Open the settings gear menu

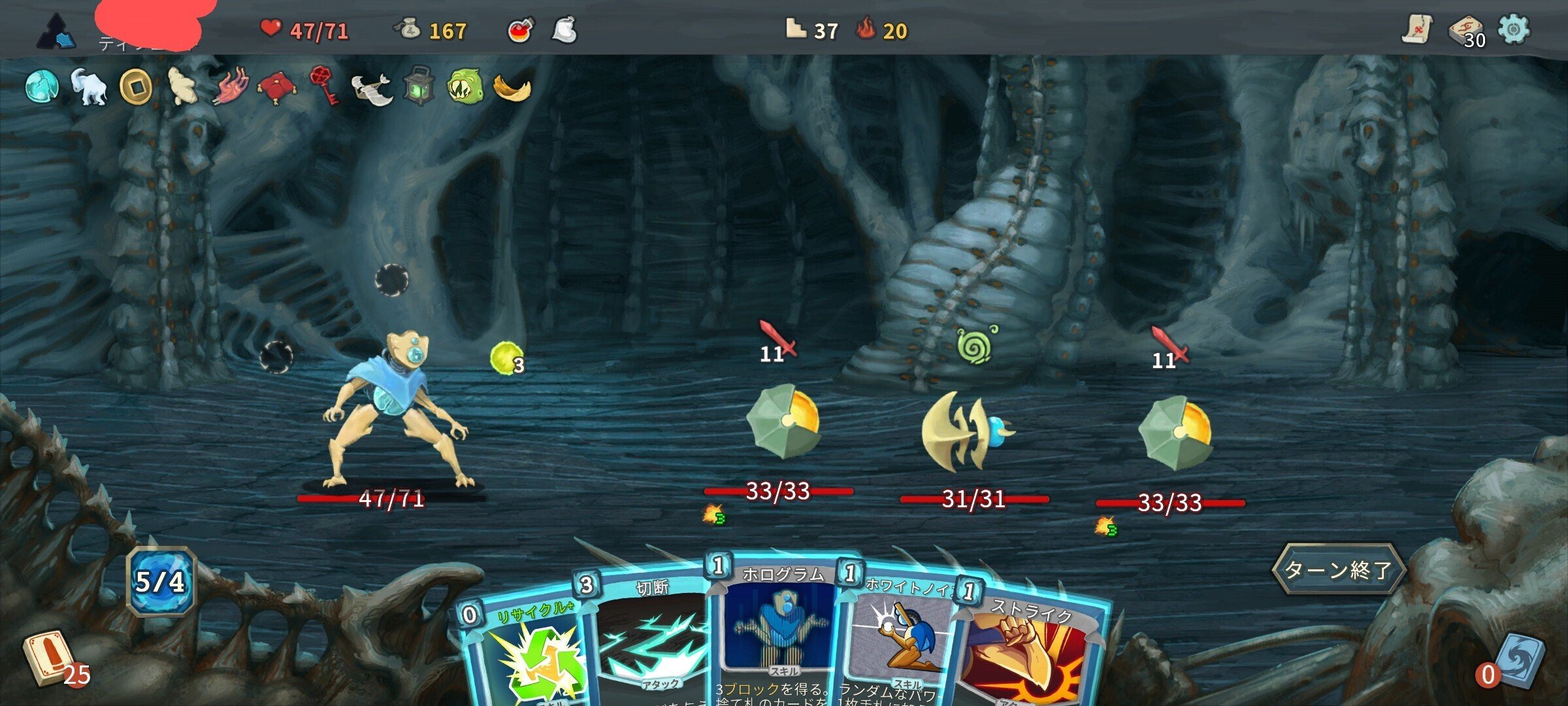(1514, 29)
